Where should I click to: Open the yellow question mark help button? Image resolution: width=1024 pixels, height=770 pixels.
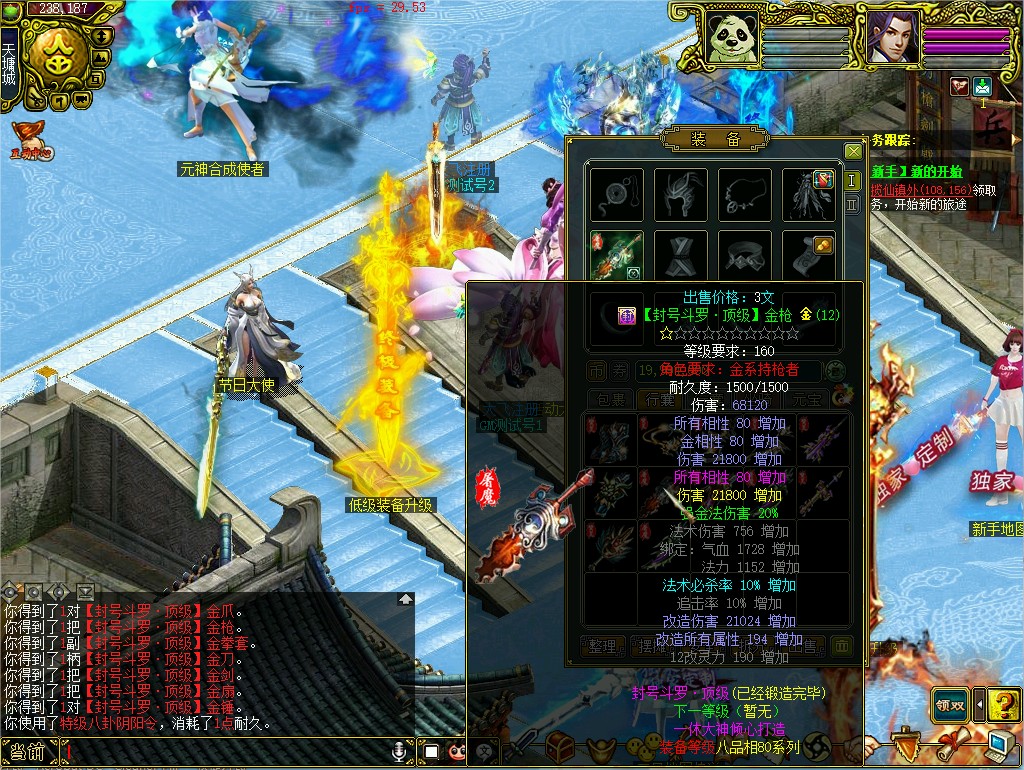(1002, 705)
